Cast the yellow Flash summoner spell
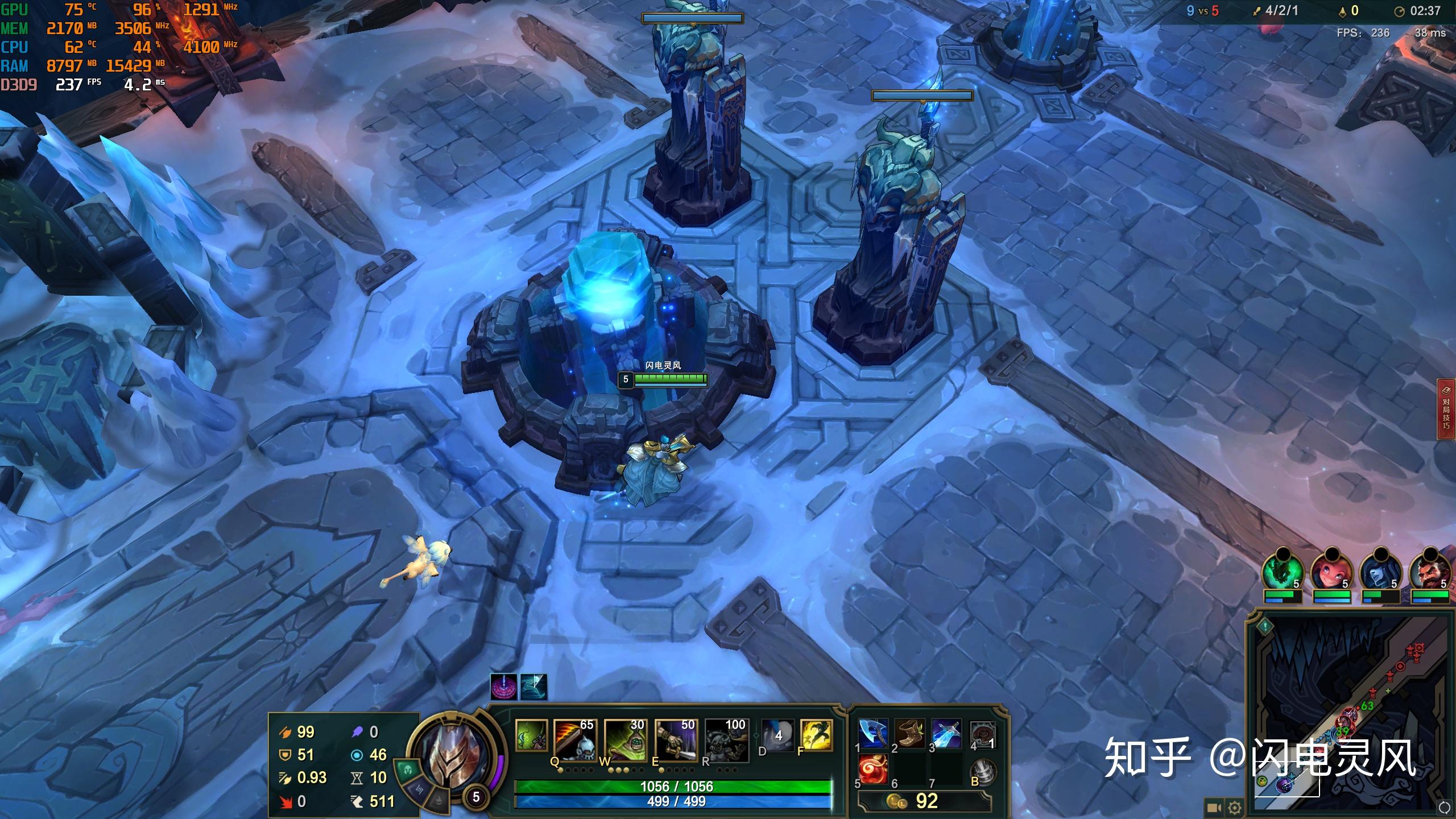 [x=816, y=734]
